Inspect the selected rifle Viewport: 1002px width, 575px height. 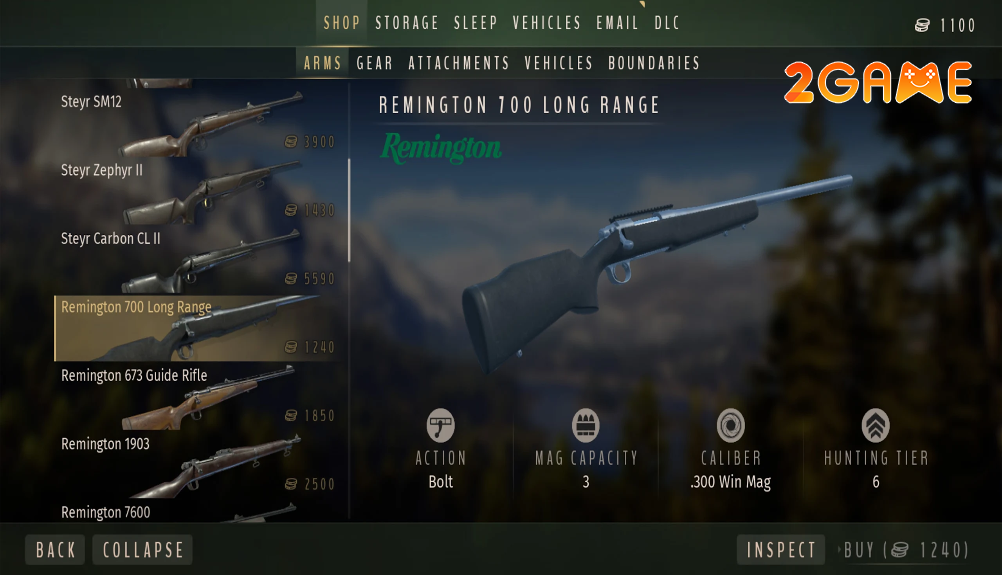click(x=781, y=550)
